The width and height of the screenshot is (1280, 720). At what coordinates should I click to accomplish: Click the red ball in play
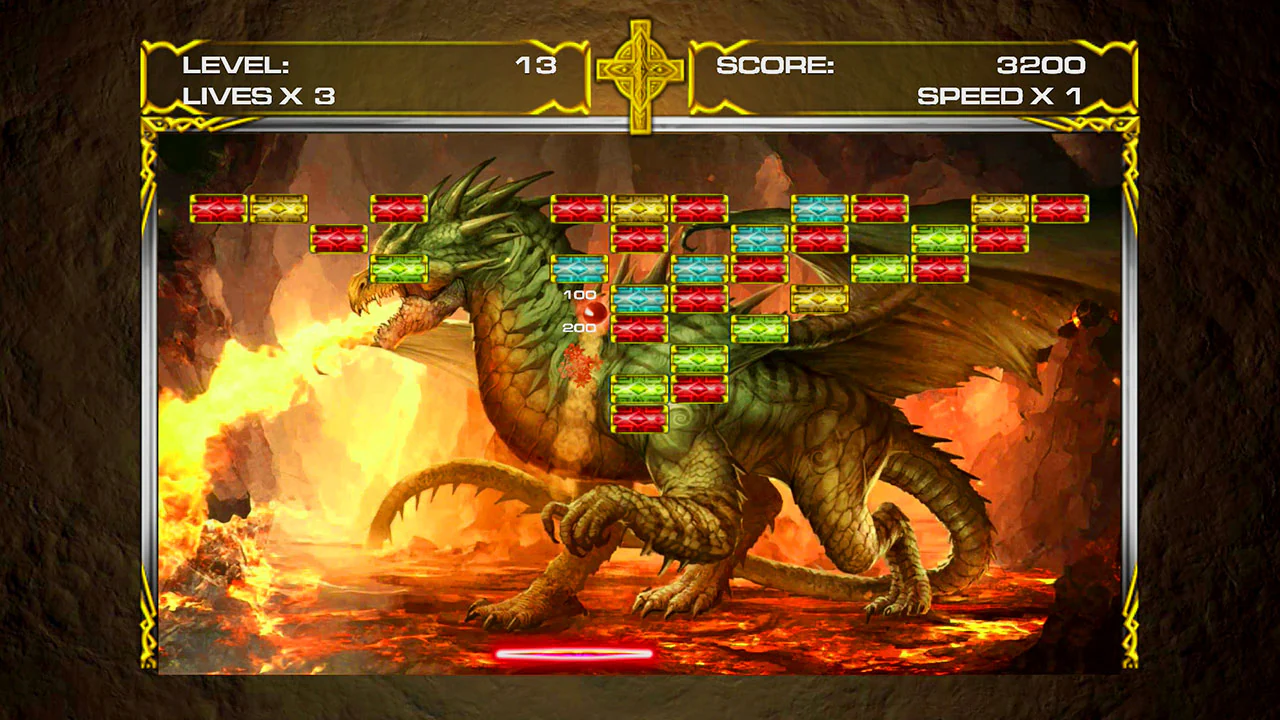pos(594,315)
